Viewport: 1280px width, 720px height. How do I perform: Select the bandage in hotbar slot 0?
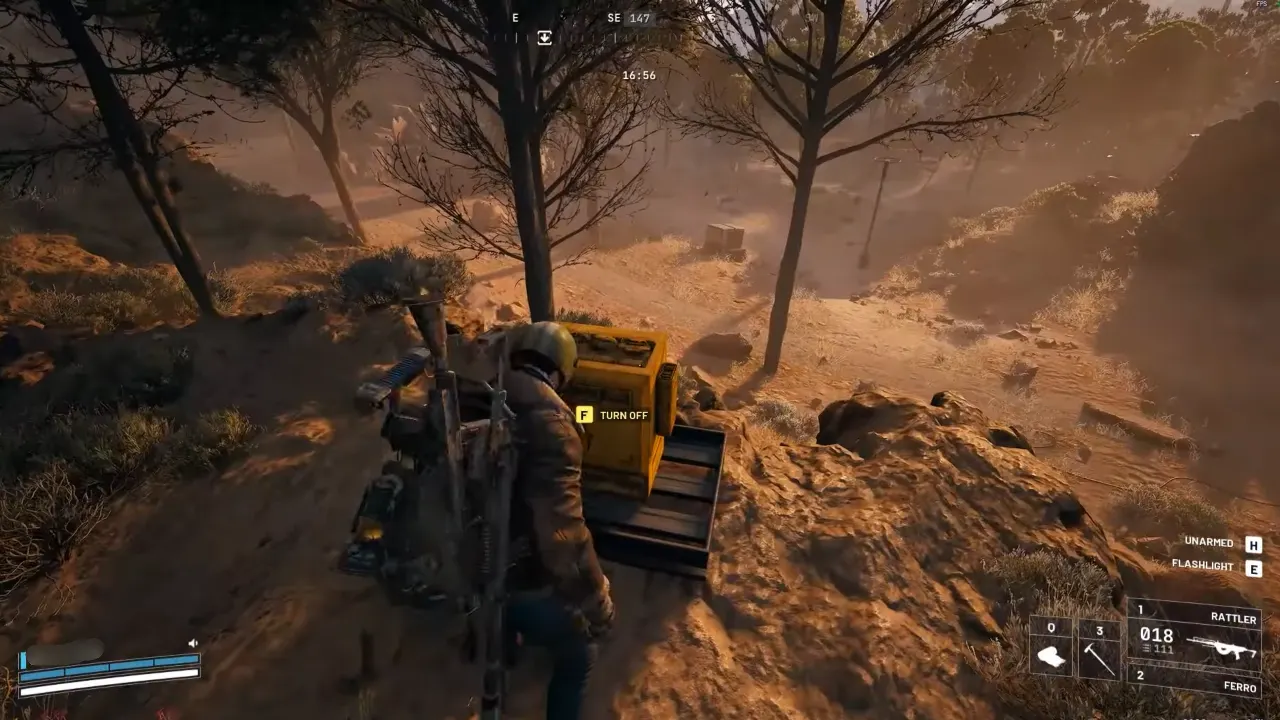pyautogui.click(x=1051, y=657)
